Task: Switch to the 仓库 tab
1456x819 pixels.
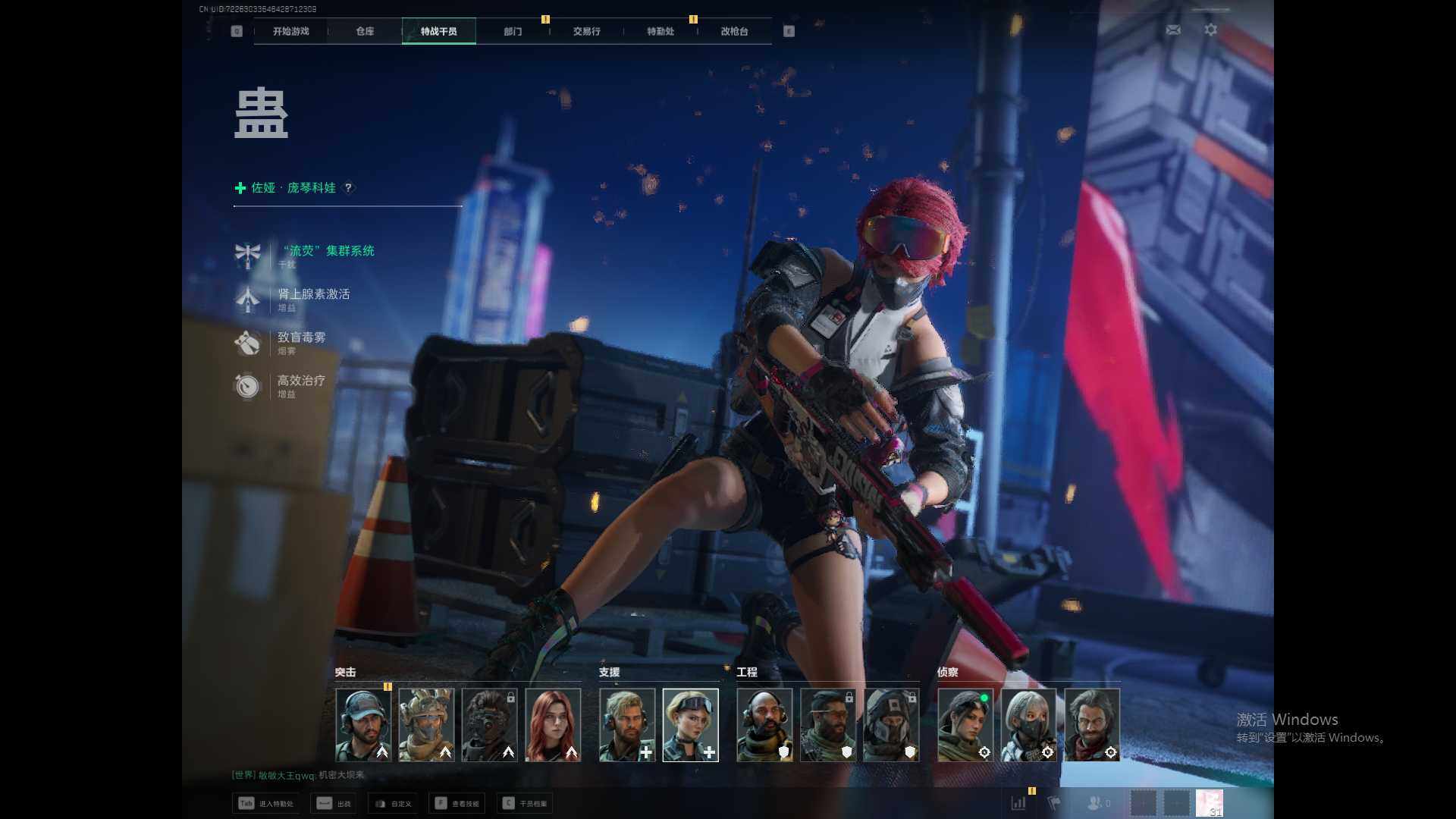Action: click(365, 31)
